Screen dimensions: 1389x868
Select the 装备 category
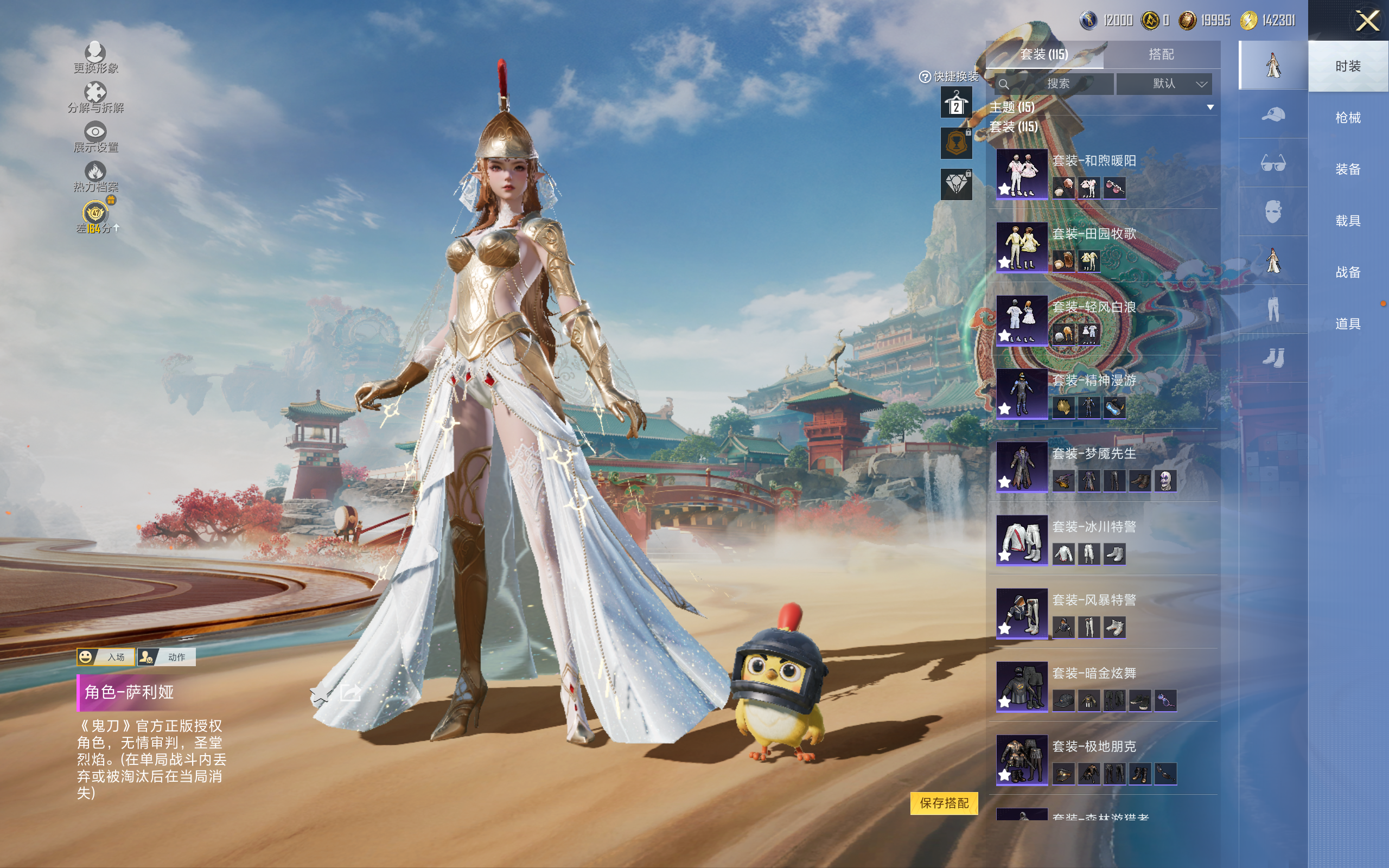click(1347, 169)
